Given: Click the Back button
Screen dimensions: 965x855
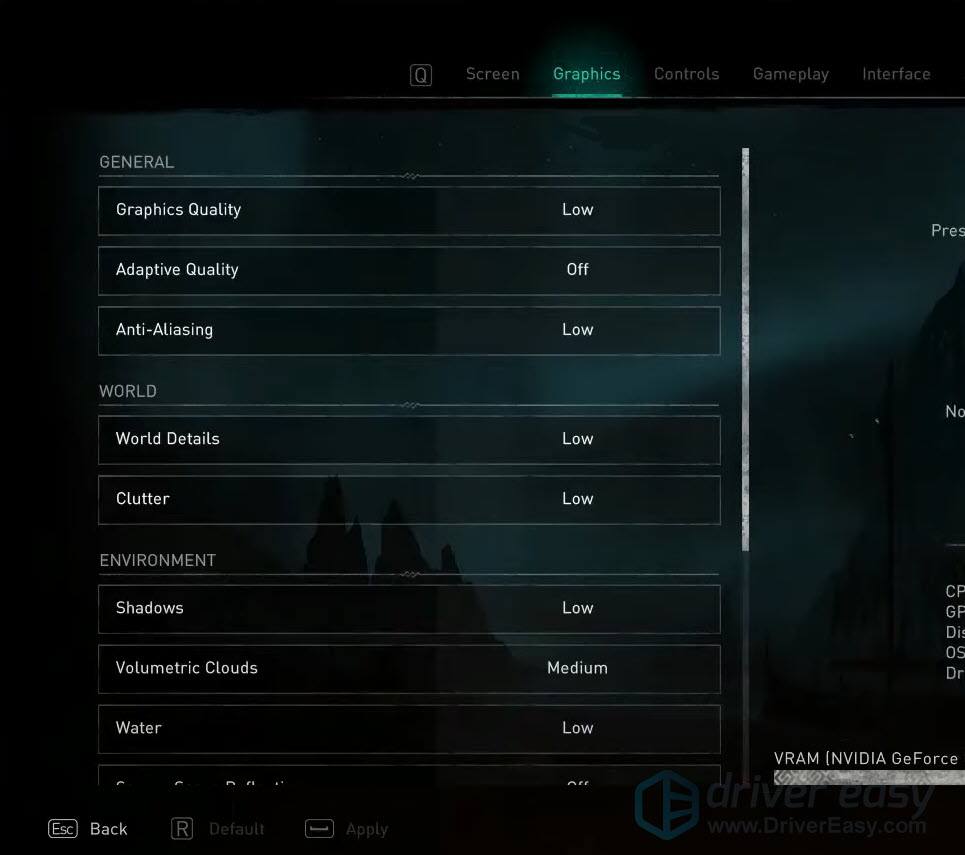Looking at the screenshot, I should 89,829.
